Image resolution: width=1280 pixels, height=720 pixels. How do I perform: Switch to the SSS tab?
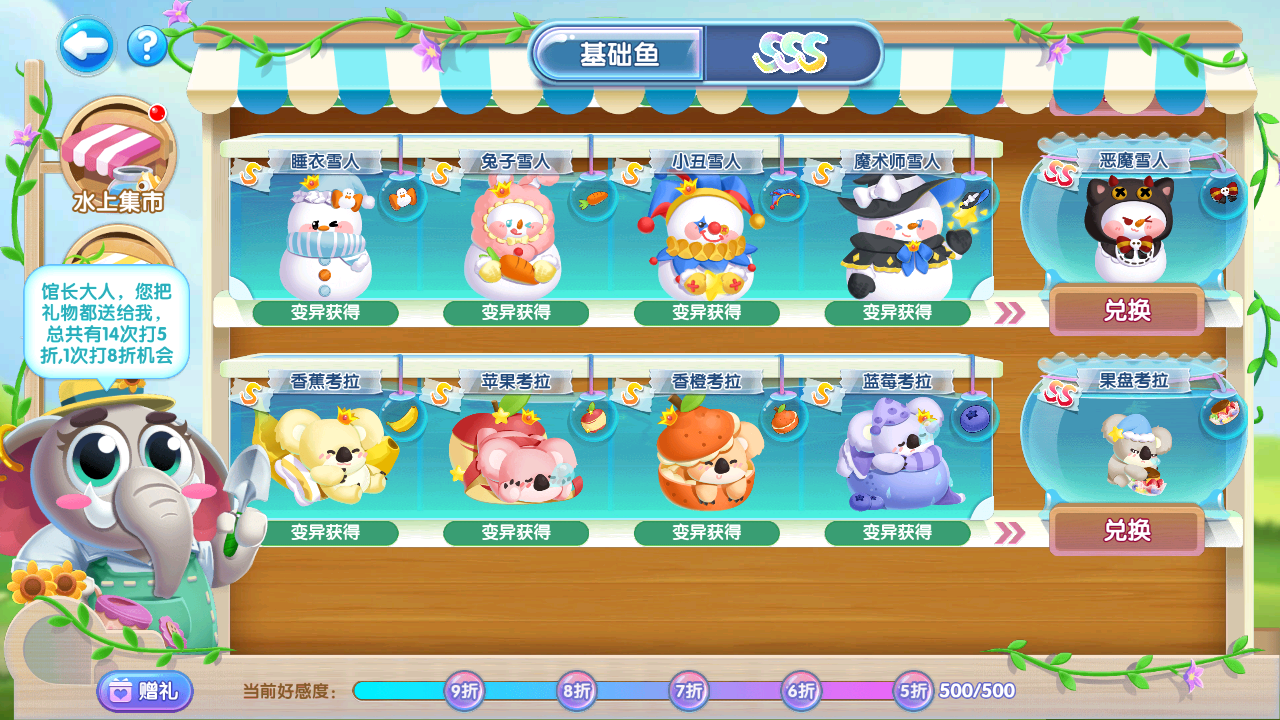pyautogui.click(x=791, y=53)
